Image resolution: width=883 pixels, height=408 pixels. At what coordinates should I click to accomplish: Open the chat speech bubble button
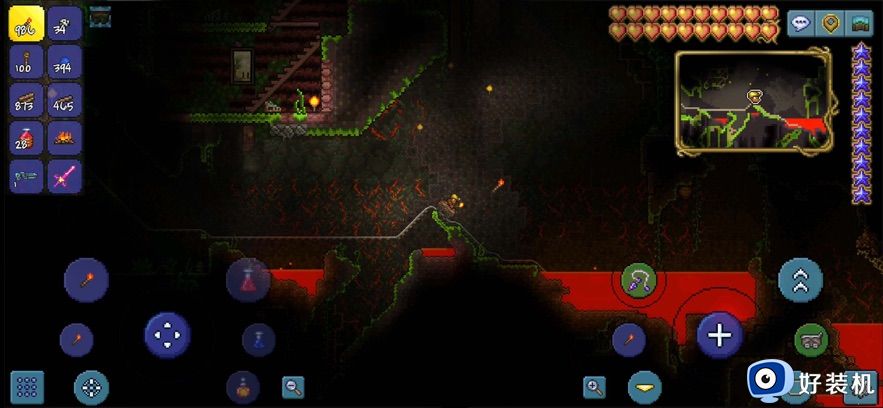click(800, 24)
